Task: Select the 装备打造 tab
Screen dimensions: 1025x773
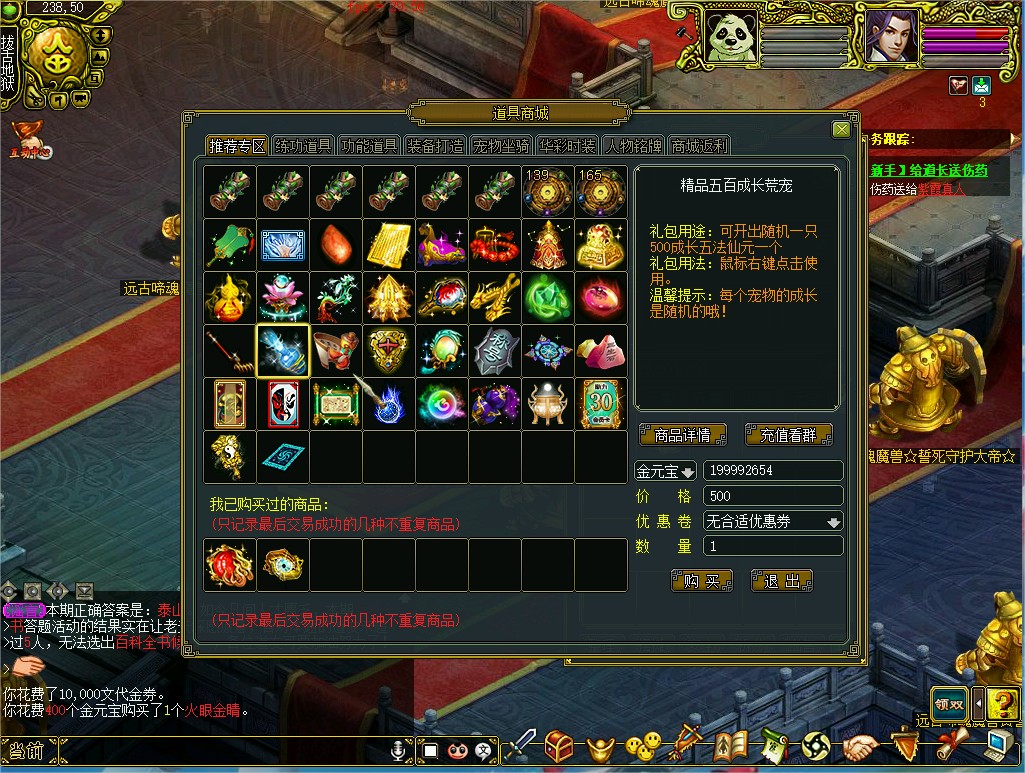Action: pos(435,146)
